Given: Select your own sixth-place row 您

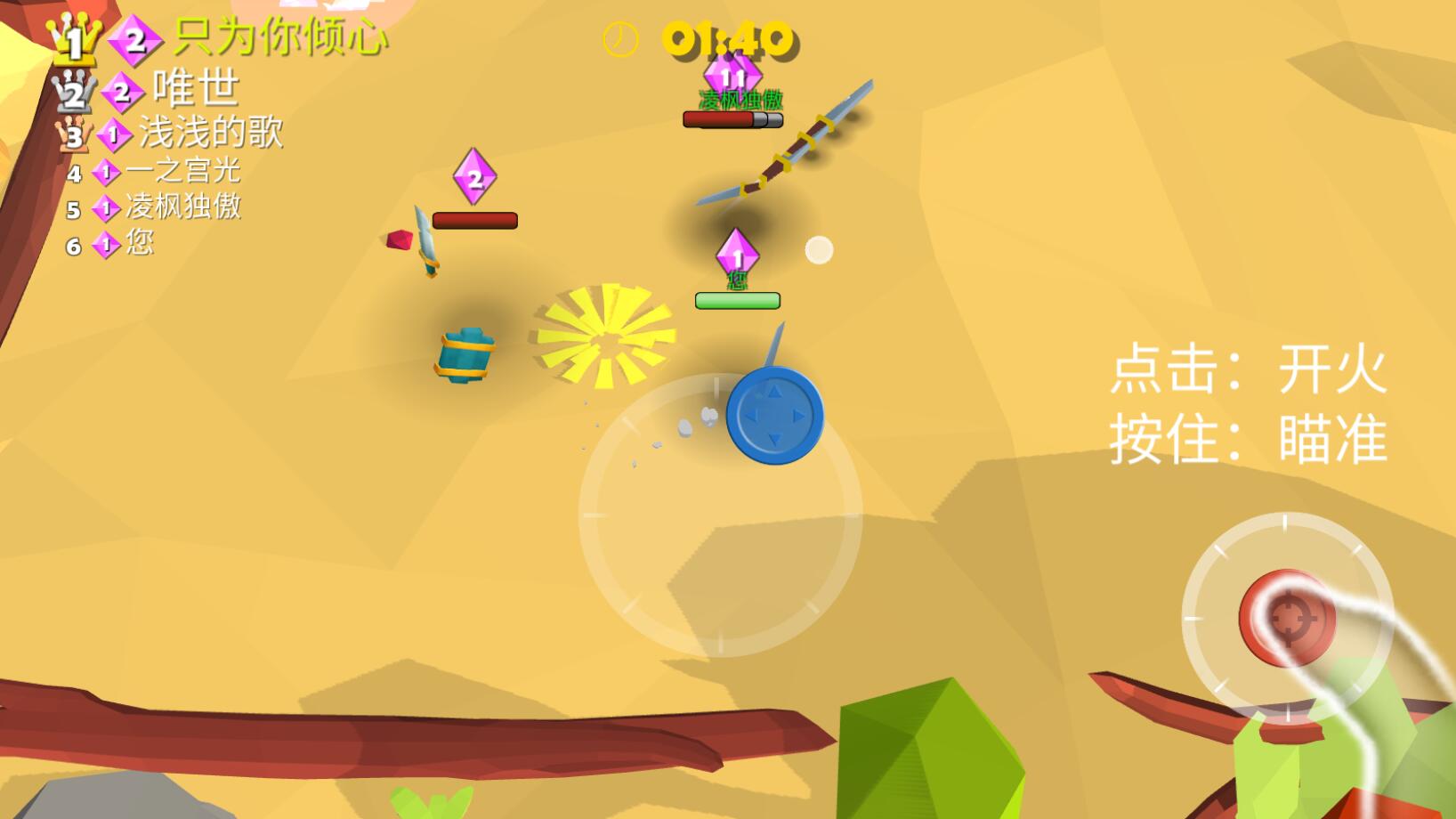Looking at the screenshot, I should [139, 244].
